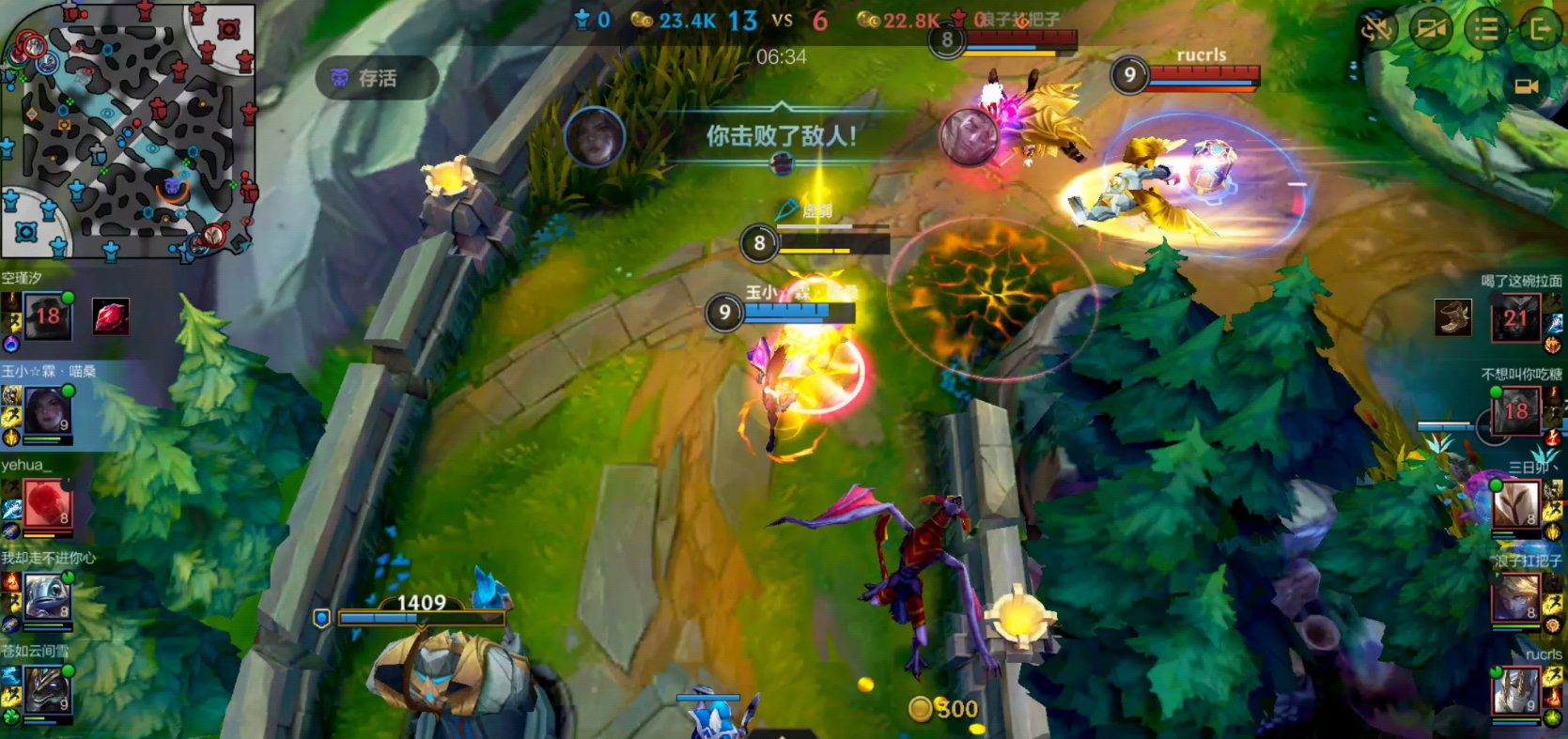Toggle the crossed-out video camera button
This screenshot has width=1568, height=739.
click(1431, 29)
